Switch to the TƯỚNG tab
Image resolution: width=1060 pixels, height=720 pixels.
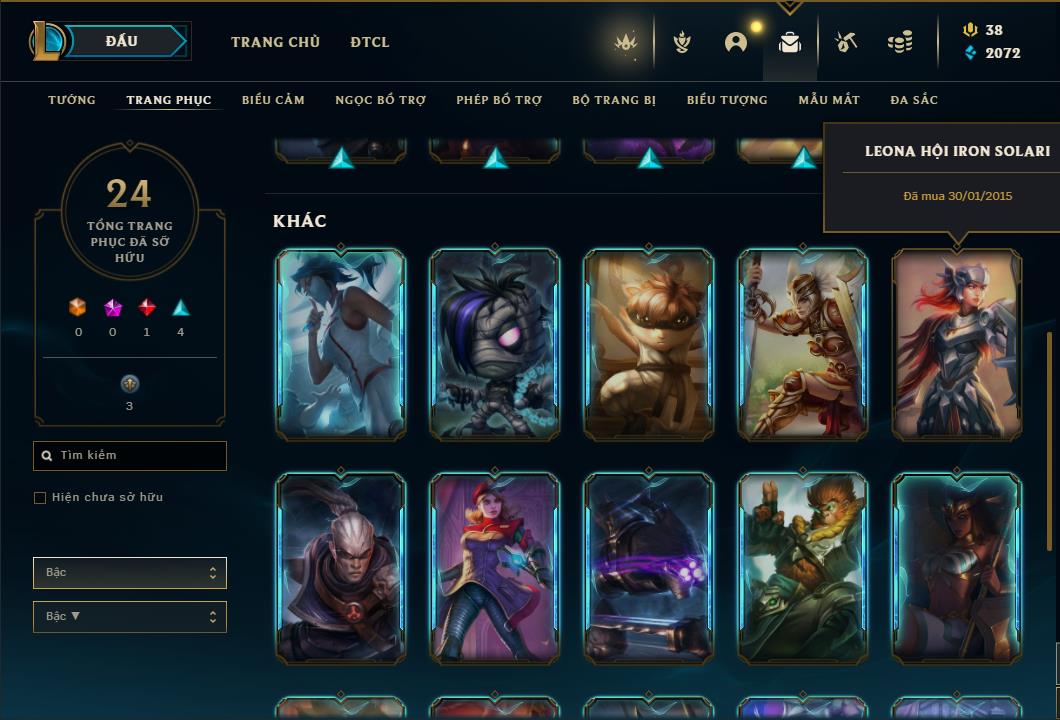(x=72, y=100)
